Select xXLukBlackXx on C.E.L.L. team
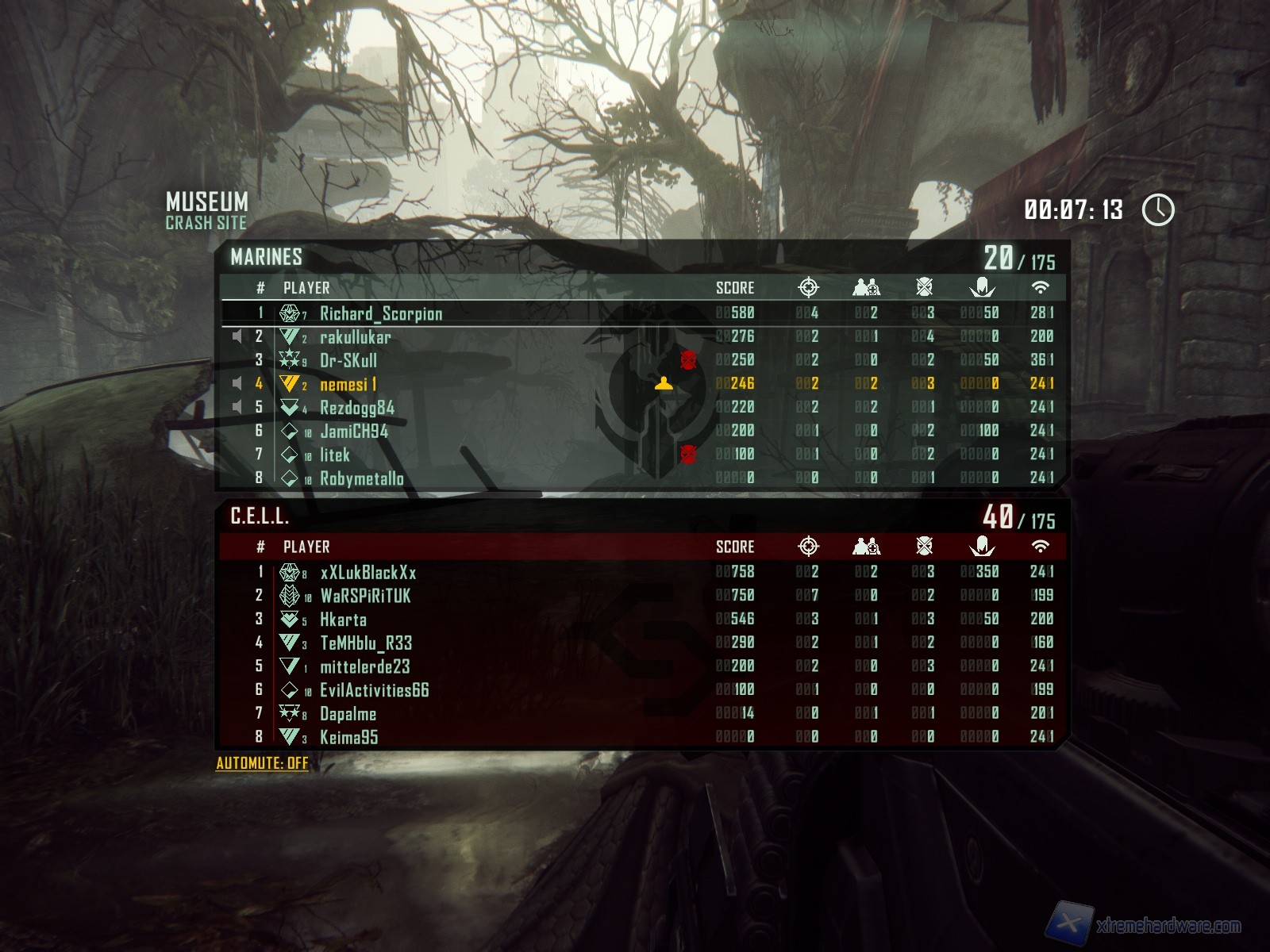 368,572
